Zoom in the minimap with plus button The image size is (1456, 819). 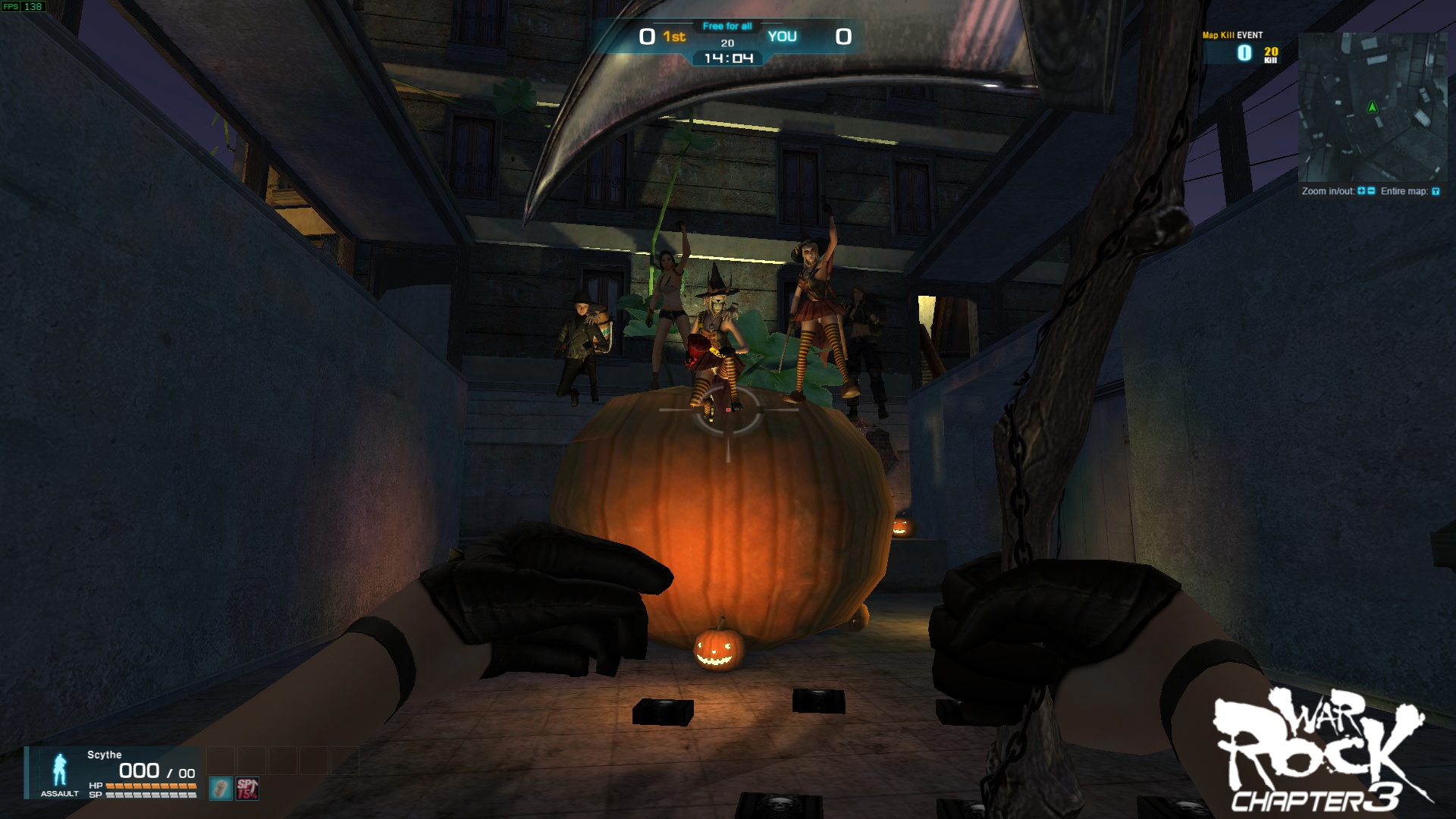coord(1362,191)
